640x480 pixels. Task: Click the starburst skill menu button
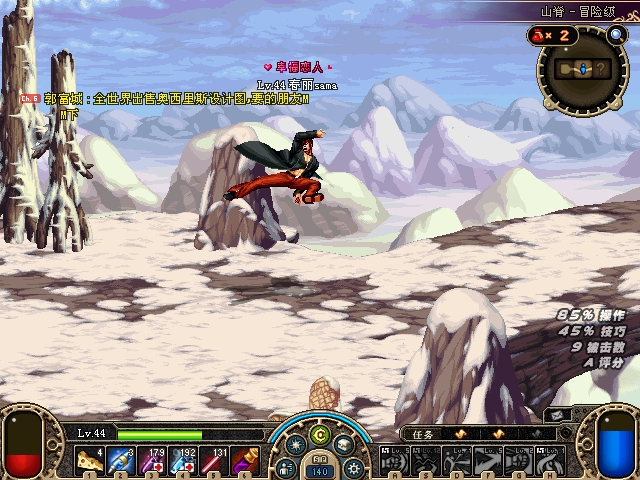(x=296, y=446)
